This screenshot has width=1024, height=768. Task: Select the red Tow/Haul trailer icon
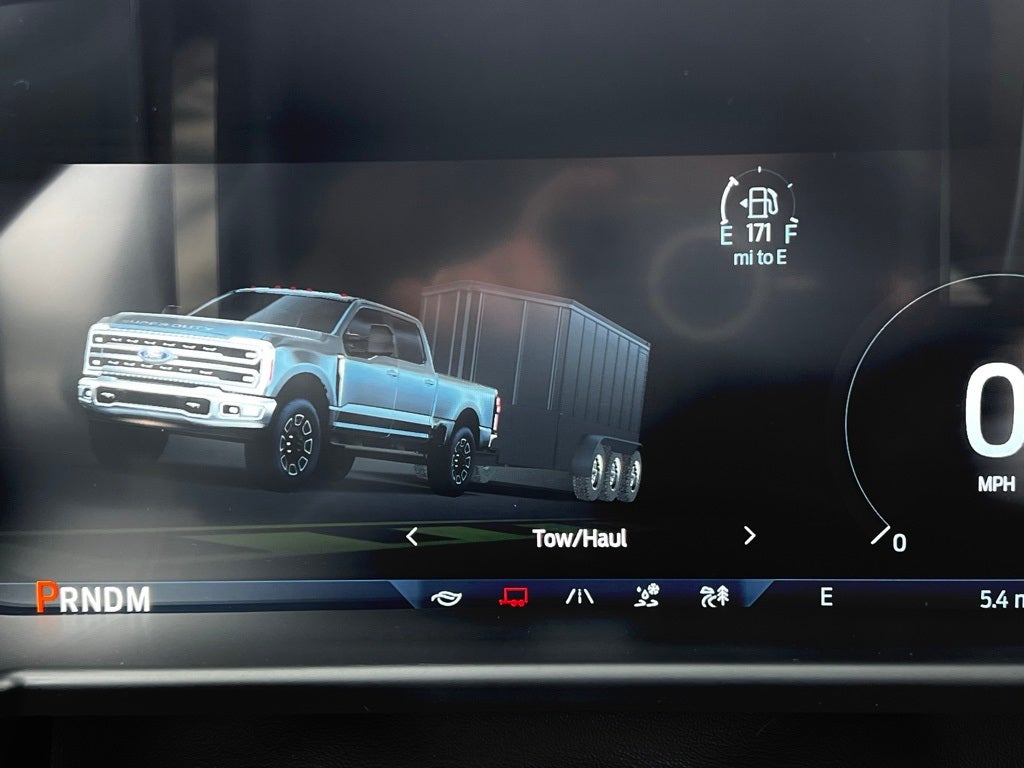pos(514,597)
